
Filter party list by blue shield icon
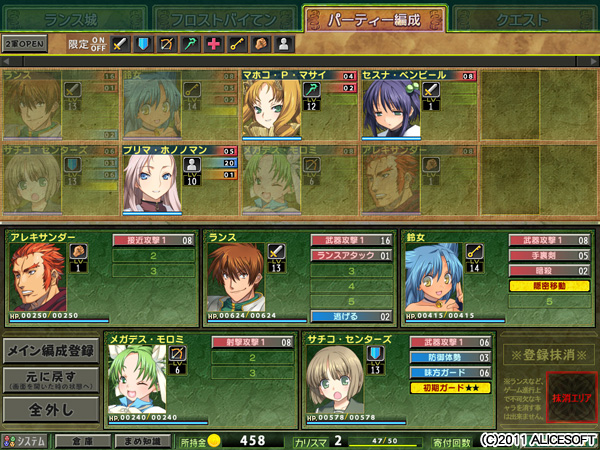click(x=144, y=44)
